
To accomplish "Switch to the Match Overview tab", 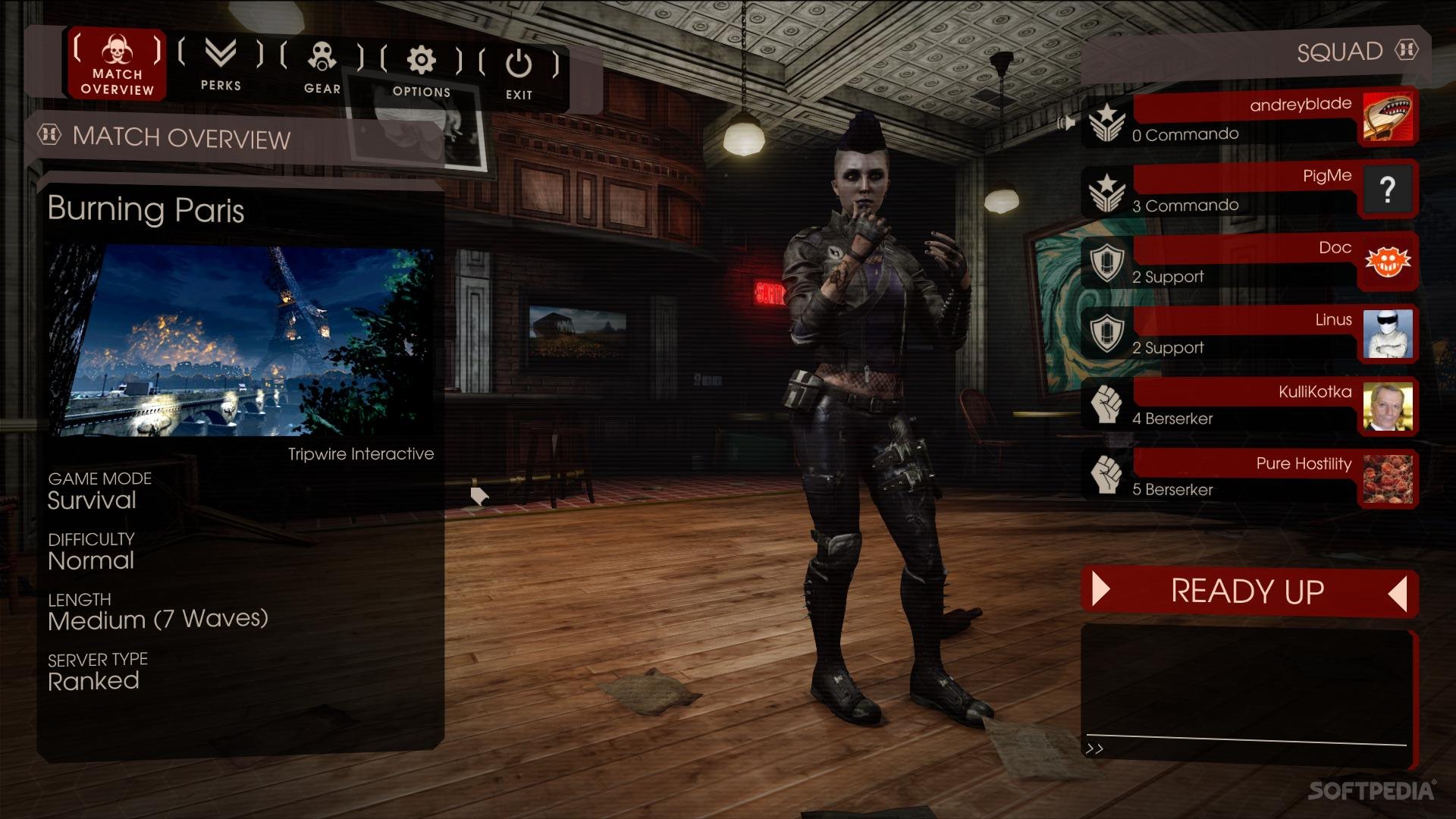I will pyautogui.click(x=117, y=64).
